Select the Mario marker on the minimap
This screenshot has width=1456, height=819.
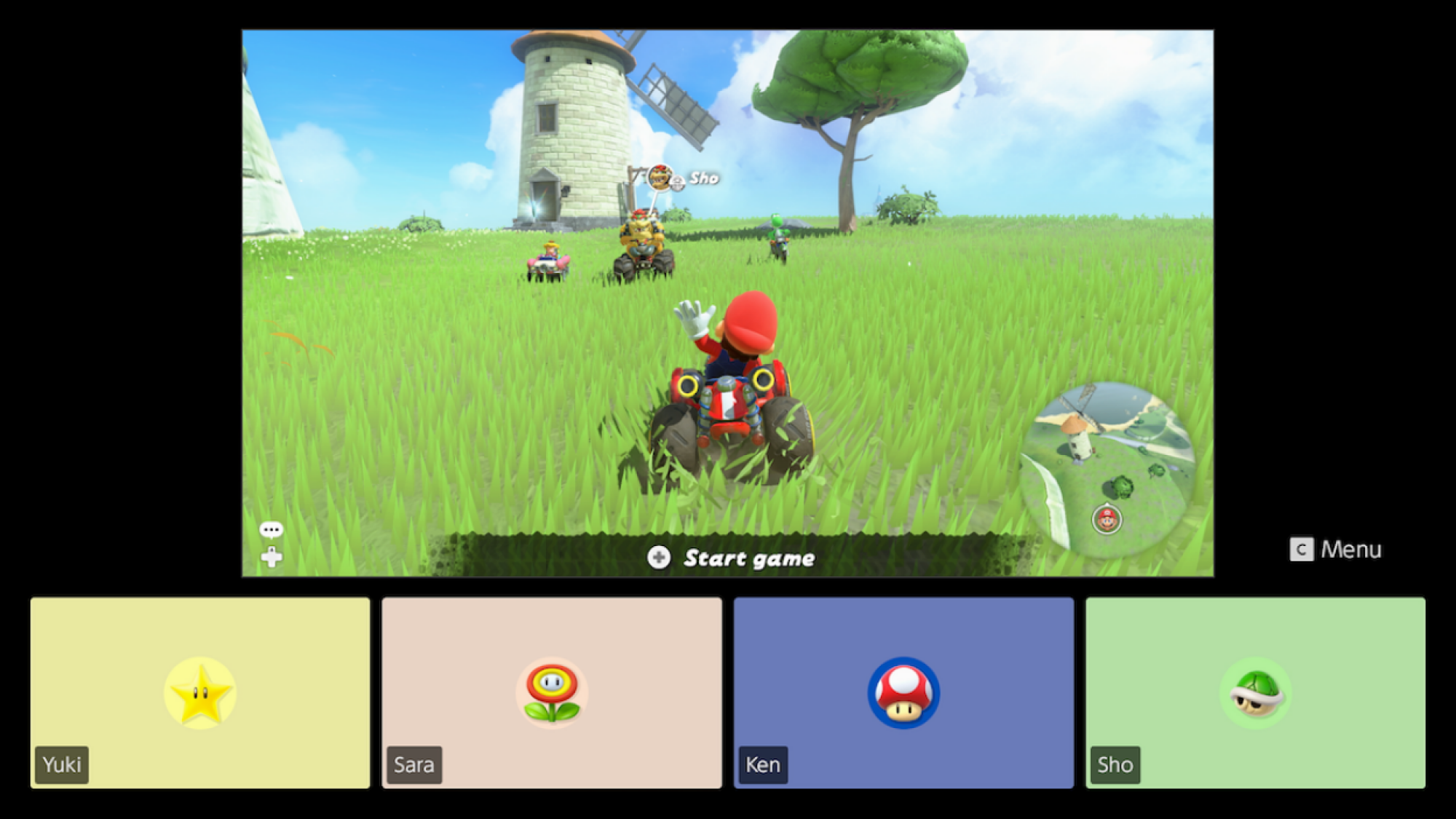point(1107,520)
